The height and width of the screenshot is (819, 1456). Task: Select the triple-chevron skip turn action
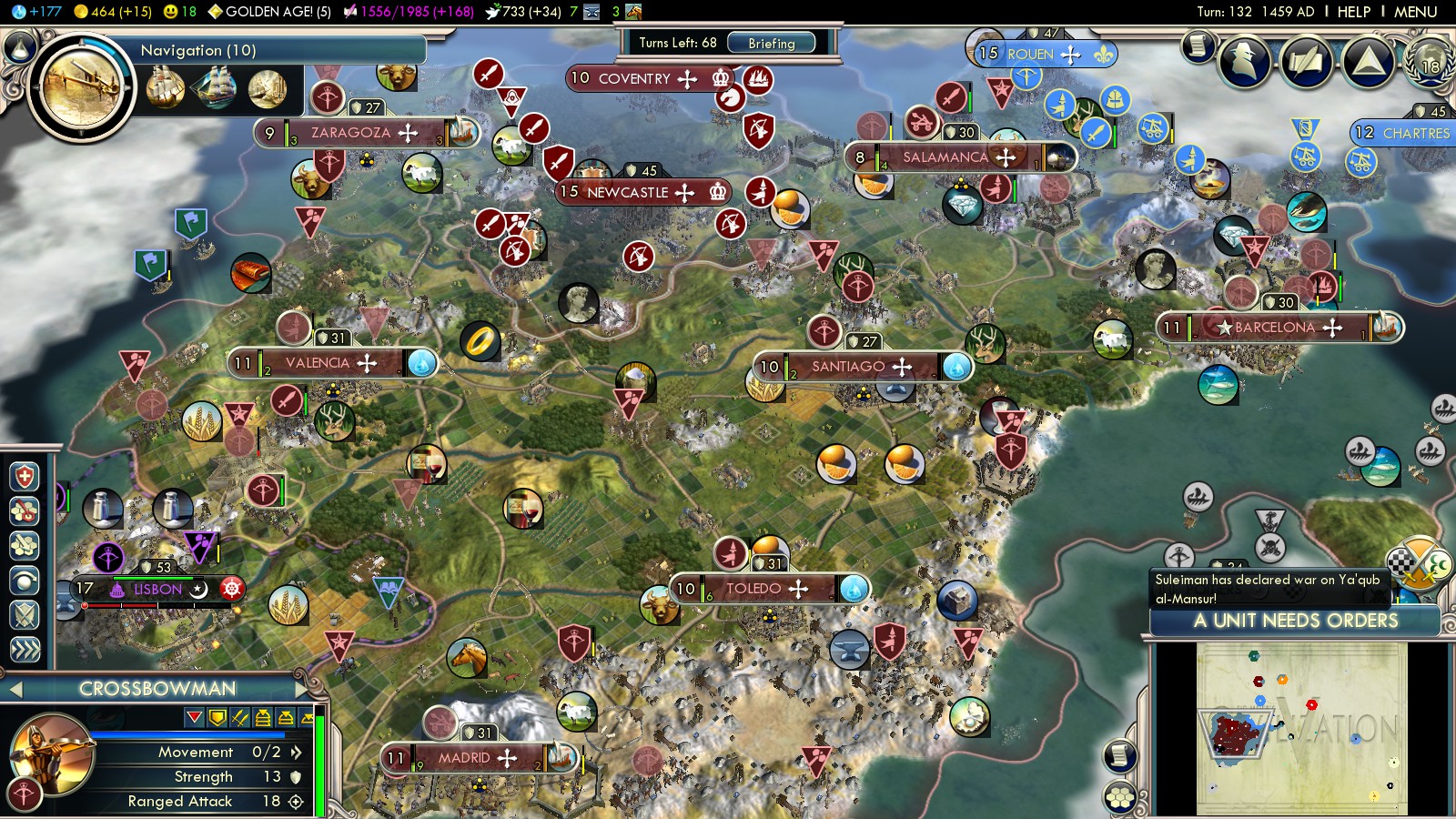coord(25,649)
